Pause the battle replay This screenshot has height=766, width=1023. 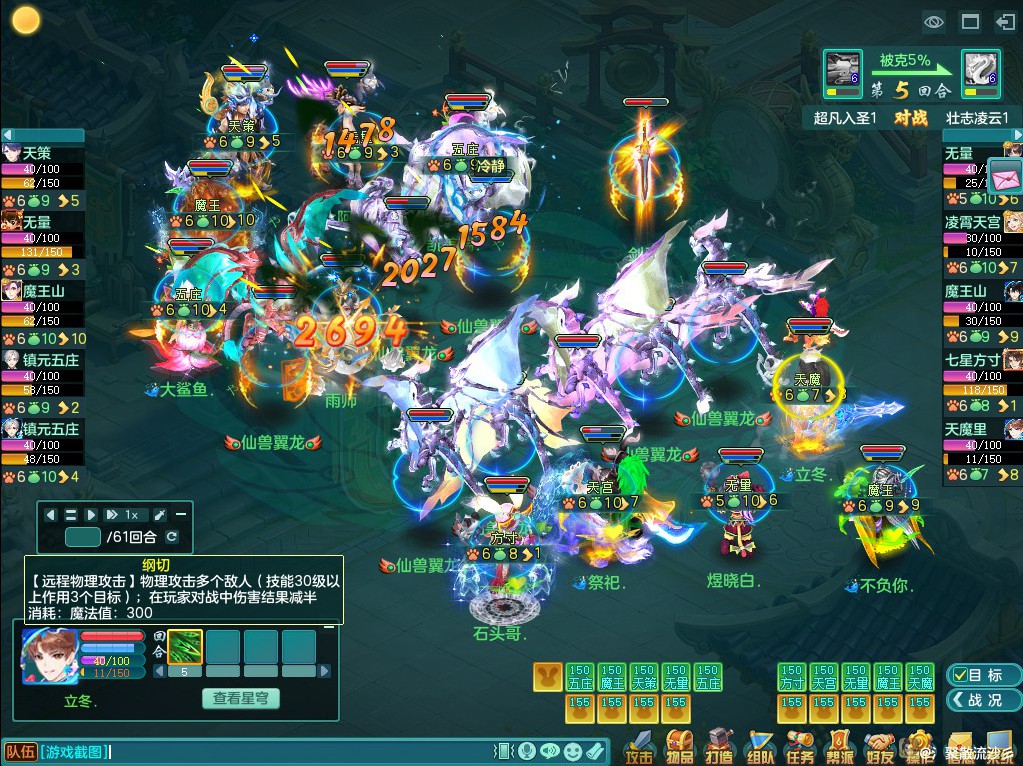(x=71, y=515)
